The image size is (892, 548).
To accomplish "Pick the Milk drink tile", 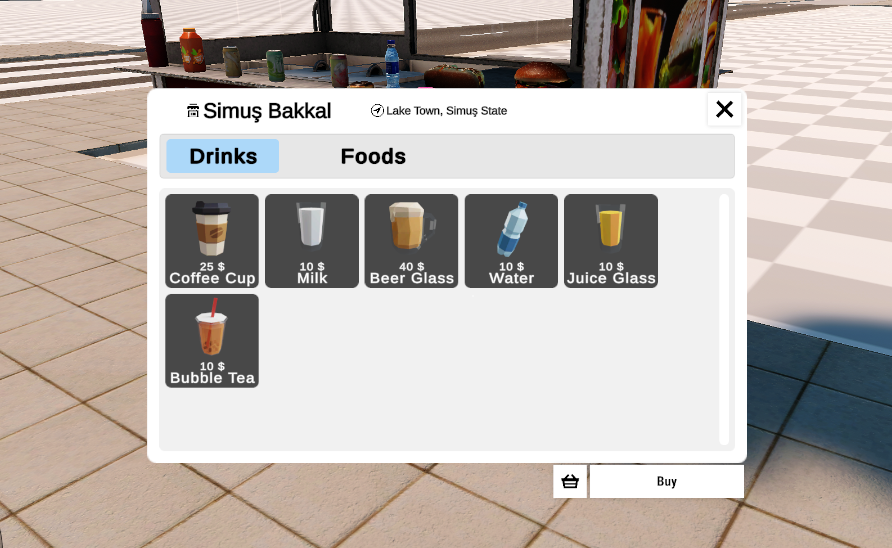I will [312, 241].
